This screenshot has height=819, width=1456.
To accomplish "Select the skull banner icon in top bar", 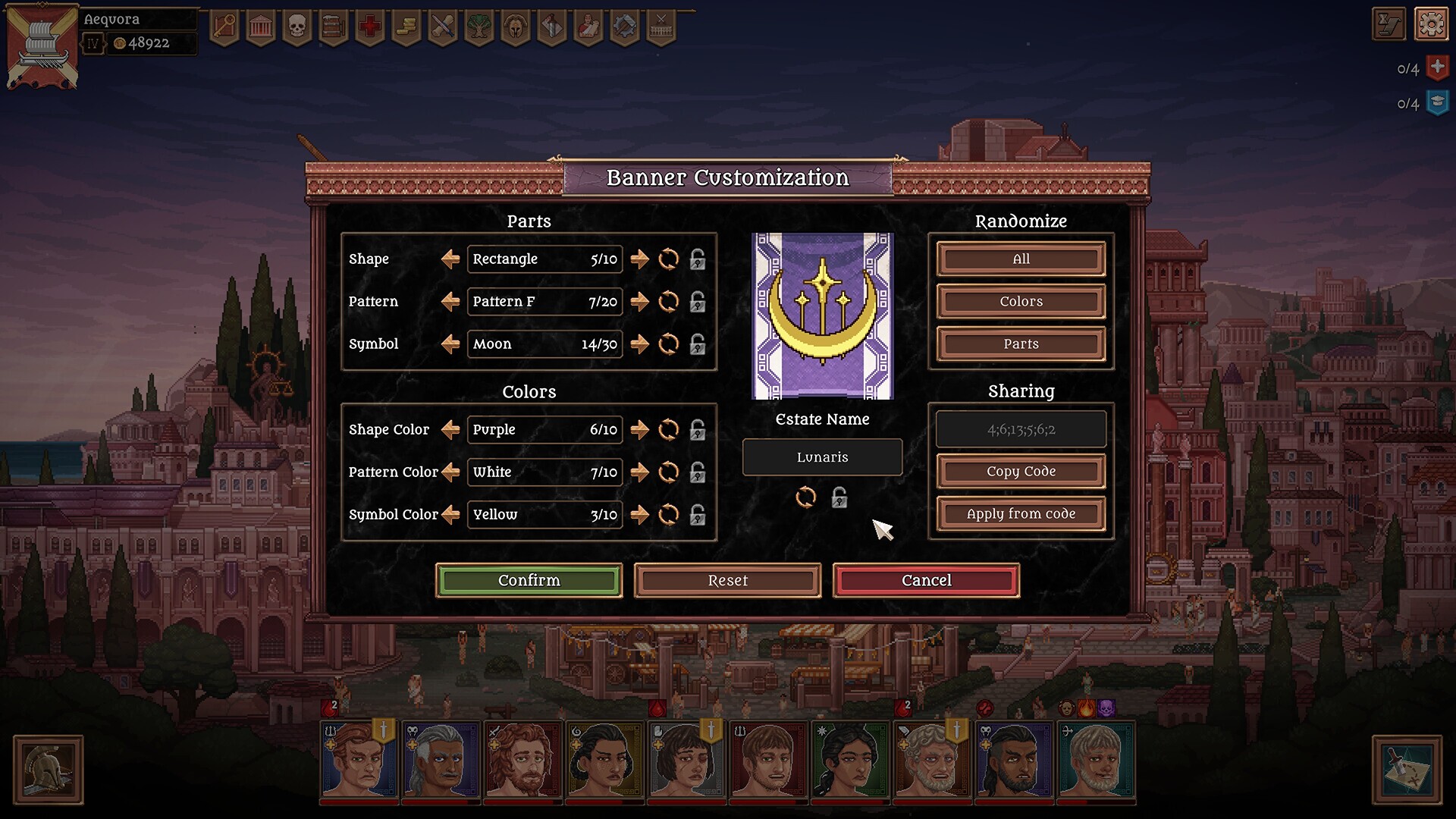I will point(296,26).
